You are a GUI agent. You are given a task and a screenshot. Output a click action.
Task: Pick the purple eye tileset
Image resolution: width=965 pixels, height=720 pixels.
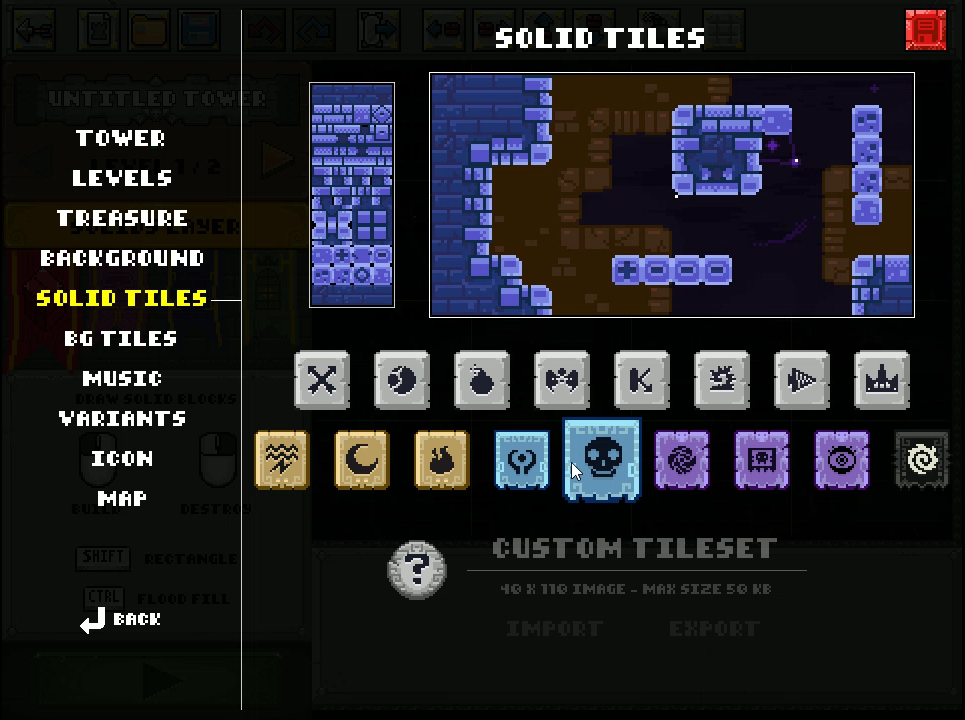(x=842, y=460)
